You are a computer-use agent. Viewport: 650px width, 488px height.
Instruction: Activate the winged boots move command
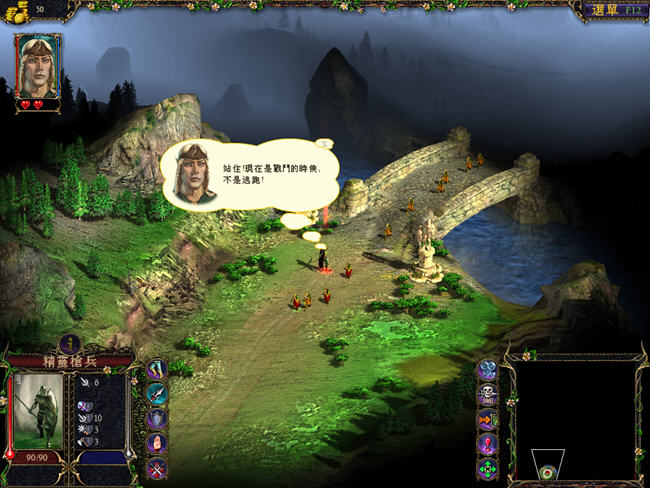point(157,370)
